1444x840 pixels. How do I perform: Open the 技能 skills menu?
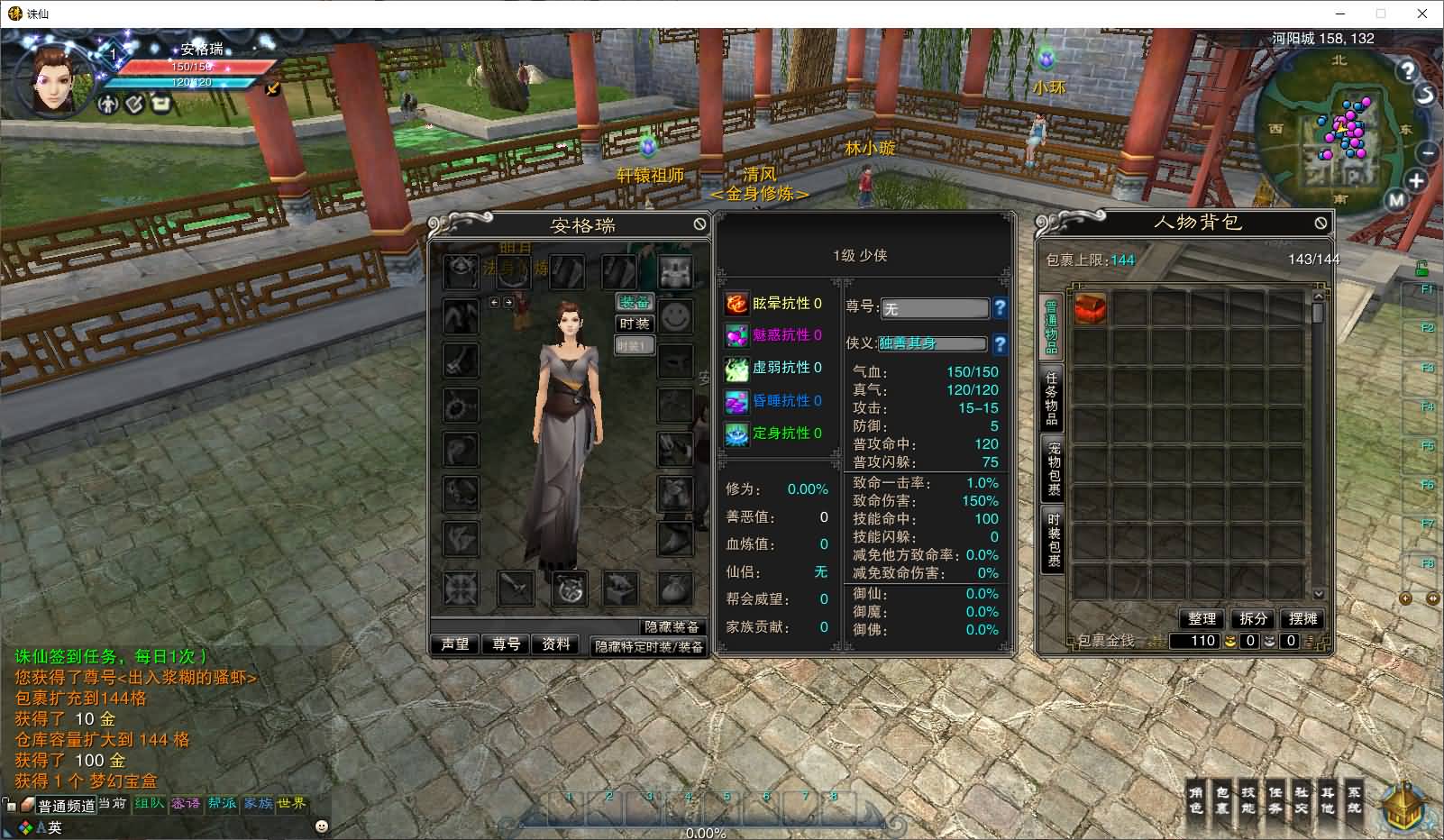(1248, 799)
